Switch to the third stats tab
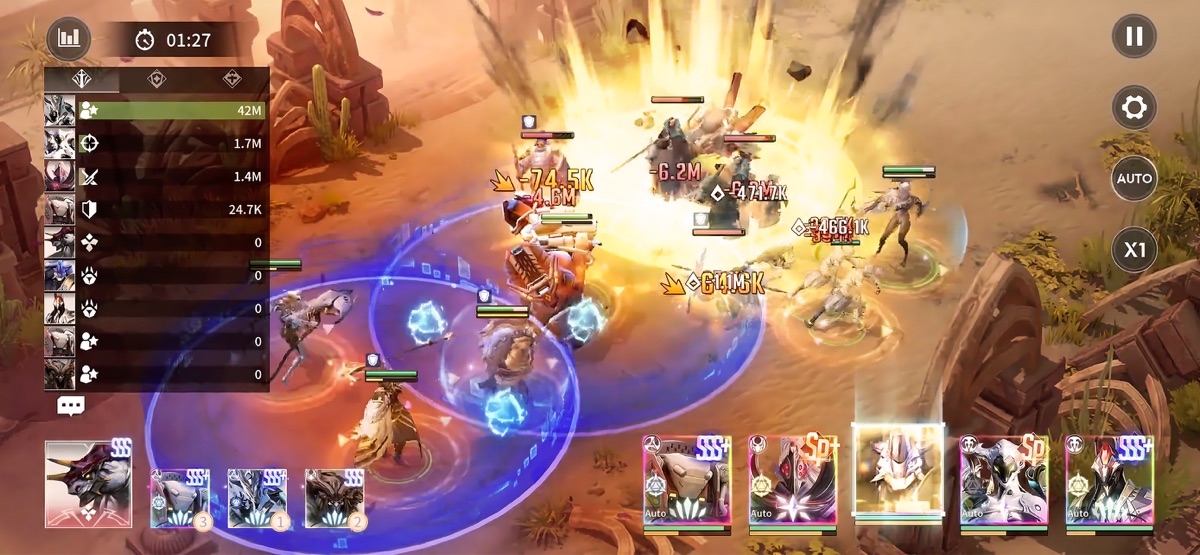Screen dimensions: 1200x555 click(x=231, y=80)
